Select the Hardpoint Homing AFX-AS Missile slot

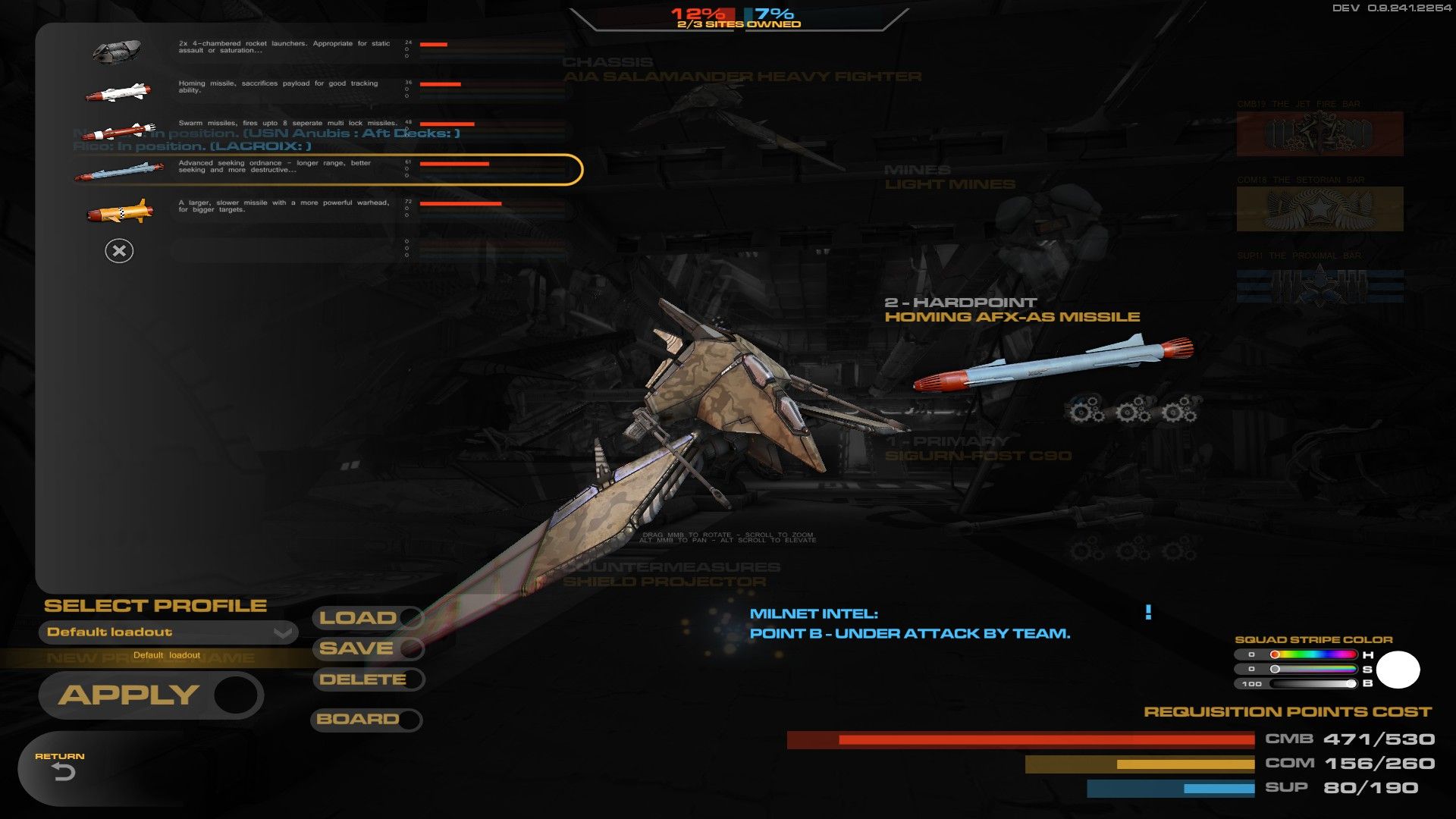(1012, 310)
